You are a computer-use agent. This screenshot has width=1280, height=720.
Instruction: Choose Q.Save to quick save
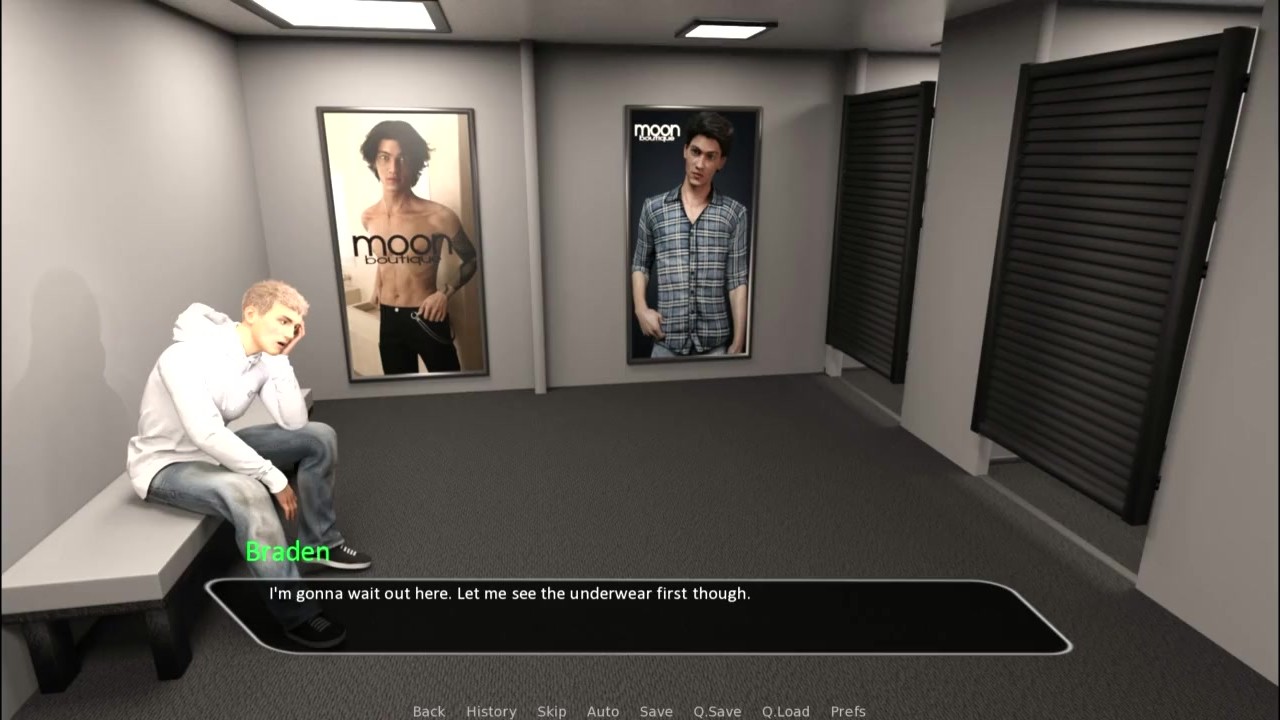click(x=717, y=711)
